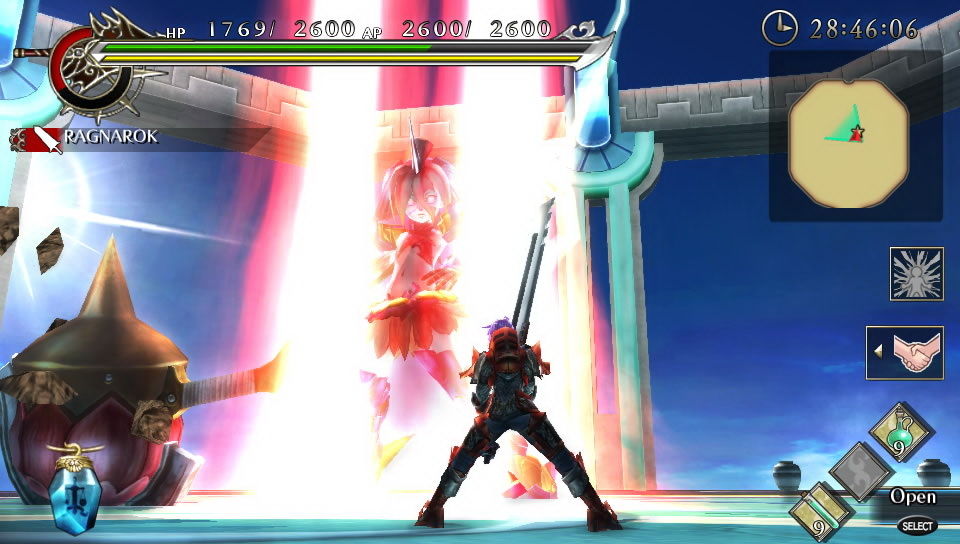Activate the burst aura skill icon
This screenshot has width=960, height=544.
pyautogui.click(x=916, y=274)
